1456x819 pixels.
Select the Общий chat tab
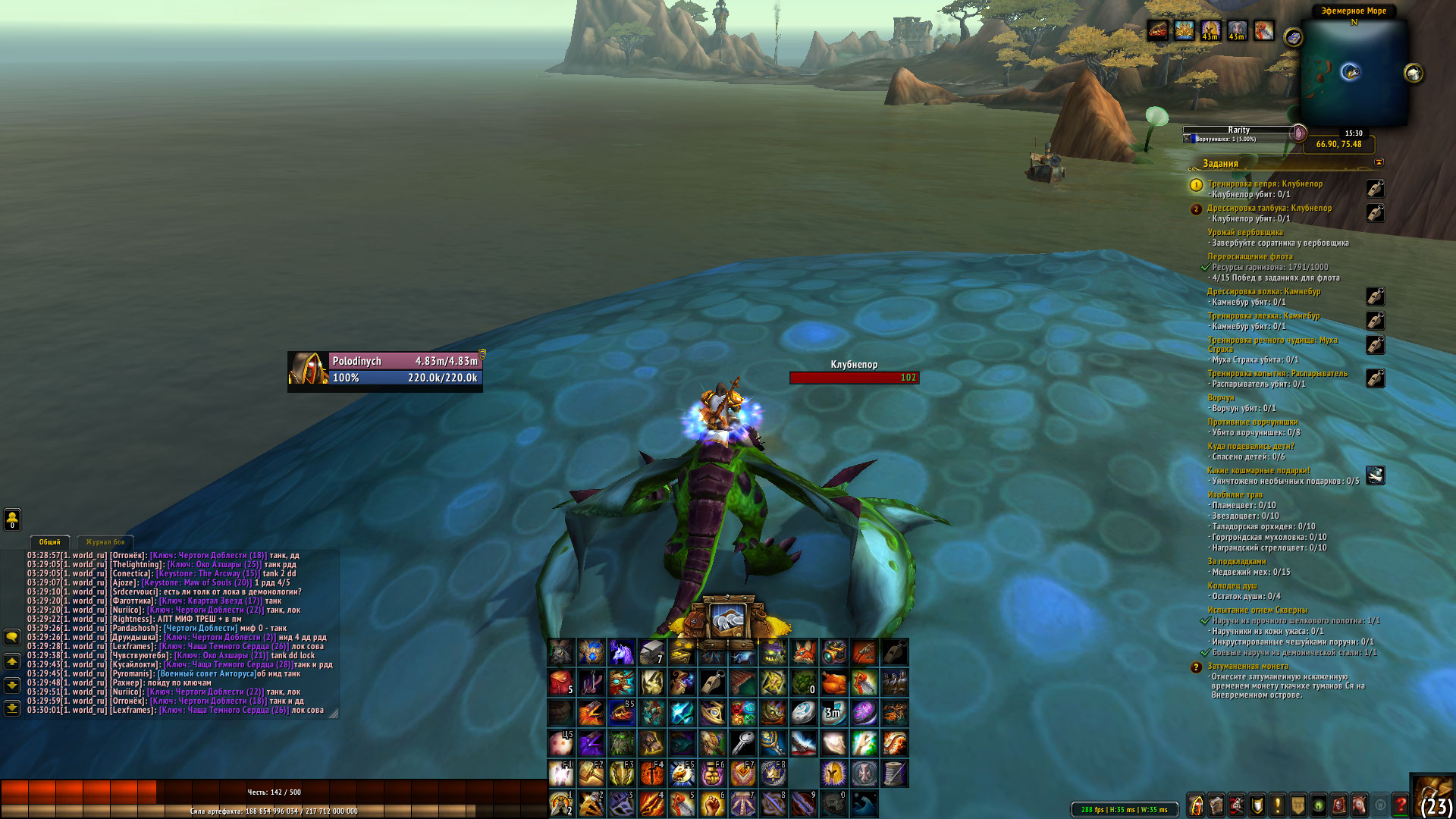tap(50, 542)
